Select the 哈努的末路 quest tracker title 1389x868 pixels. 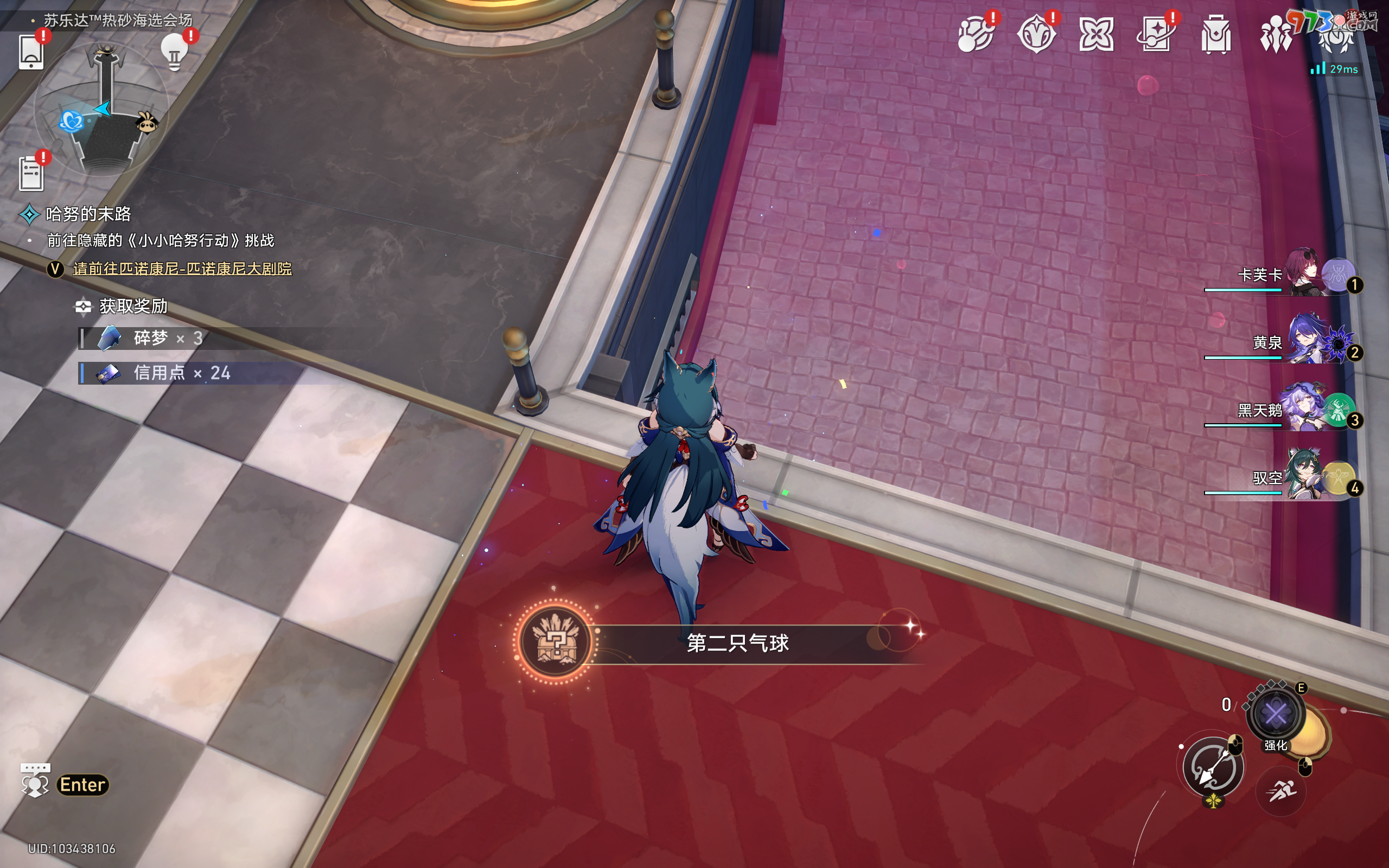[x=88, y=214]
